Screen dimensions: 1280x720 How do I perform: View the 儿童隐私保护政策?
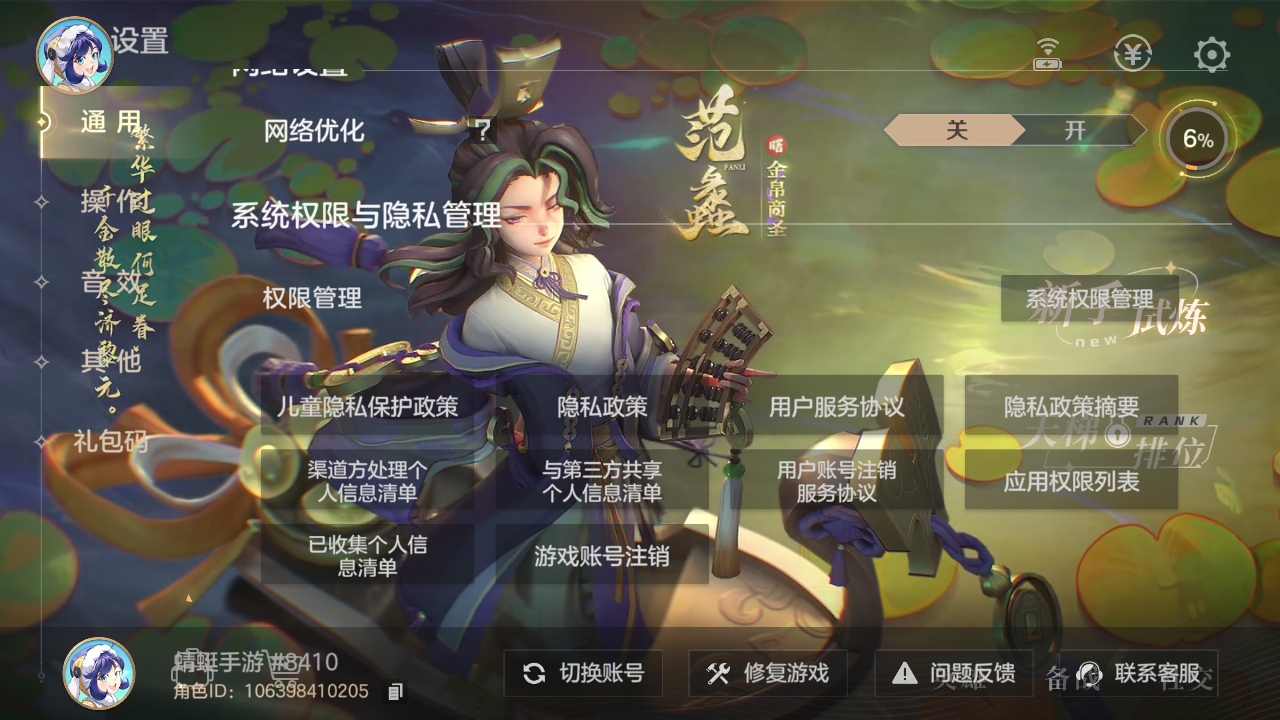coord(367,406)
